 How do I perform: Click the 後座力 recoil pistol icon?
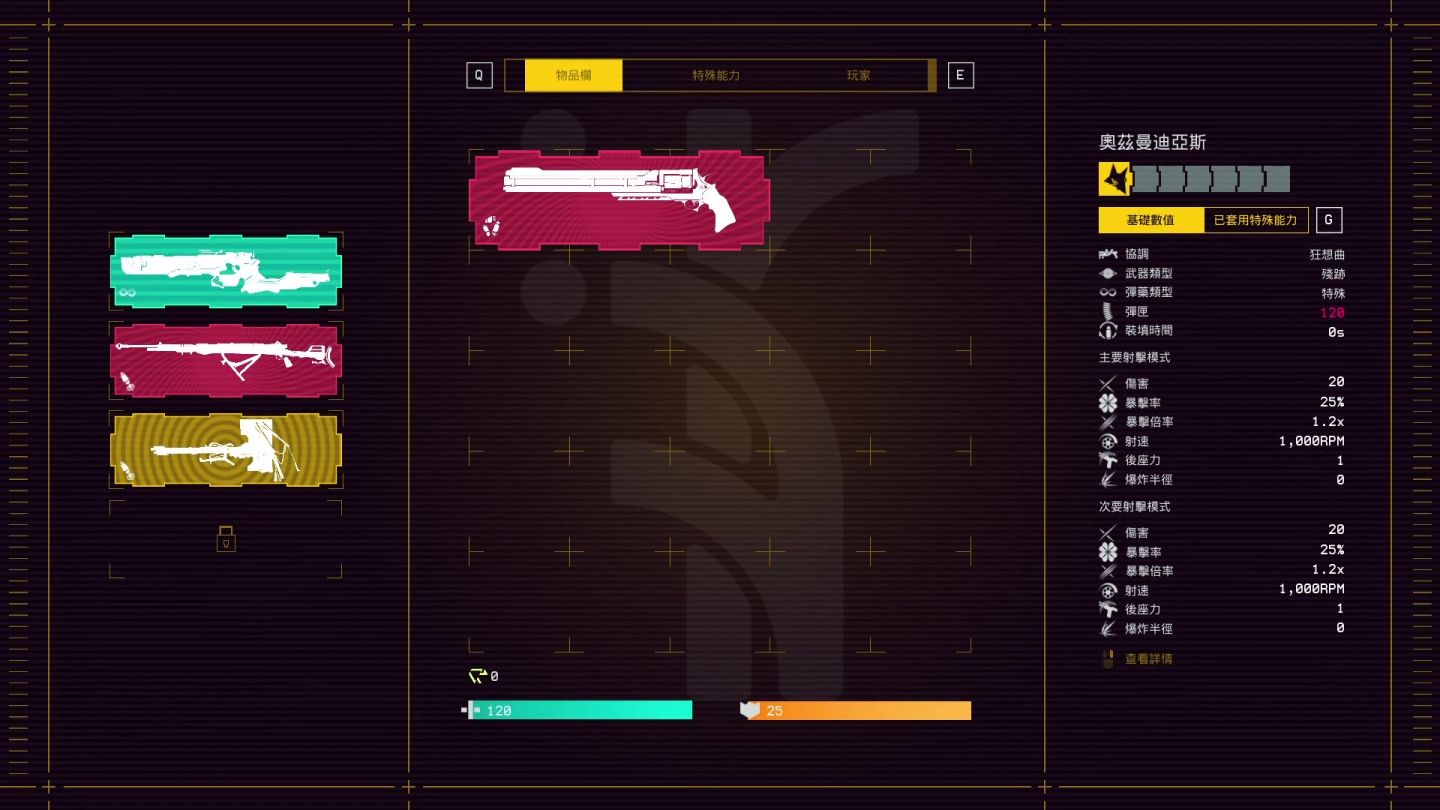pos(1108,460)
